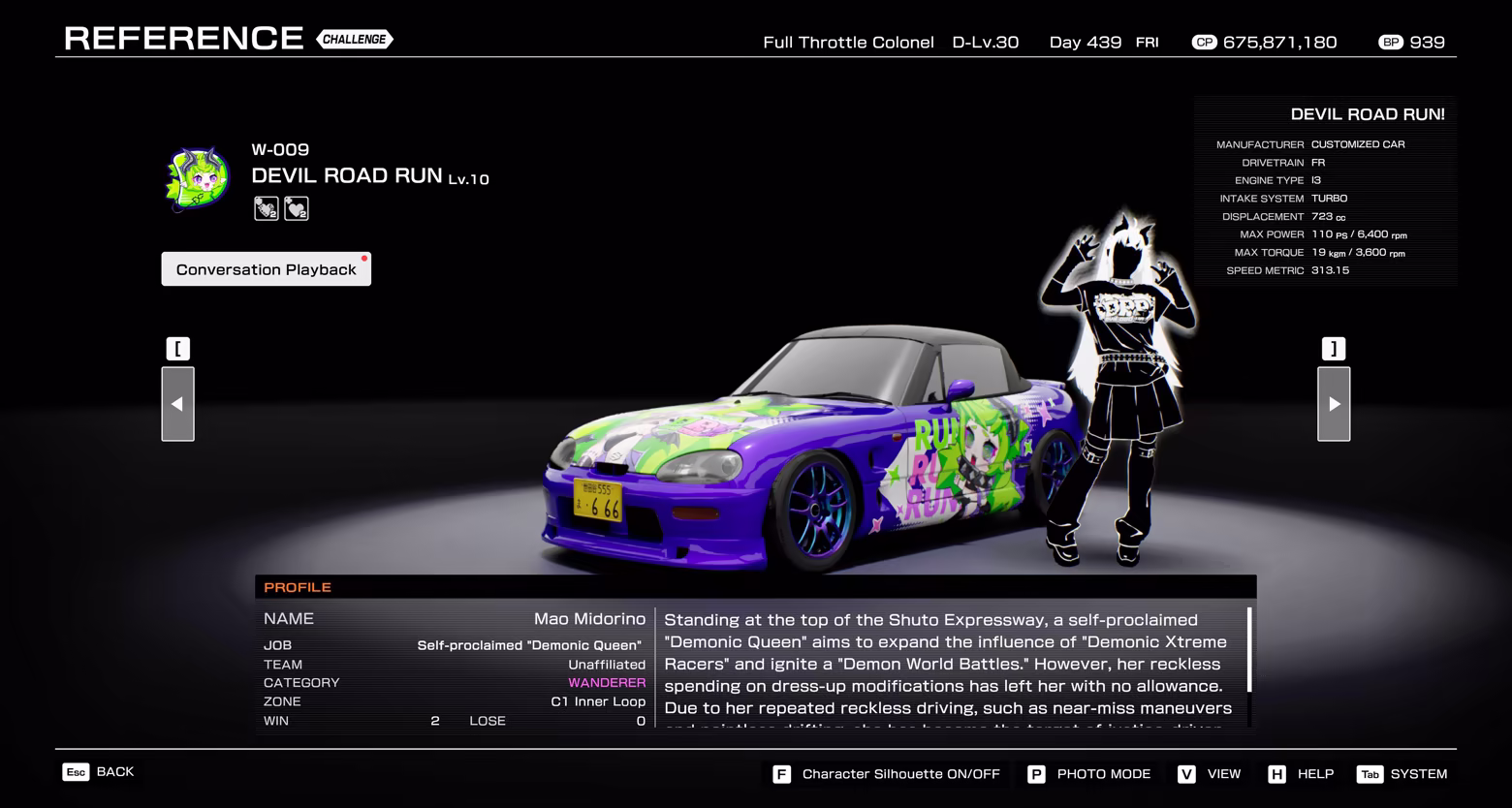Image resolution: width=1512 pixels, height=808 pixels.
Task: Click the gloved heart gift icon showing 2
Action: [x=266, y=207]
